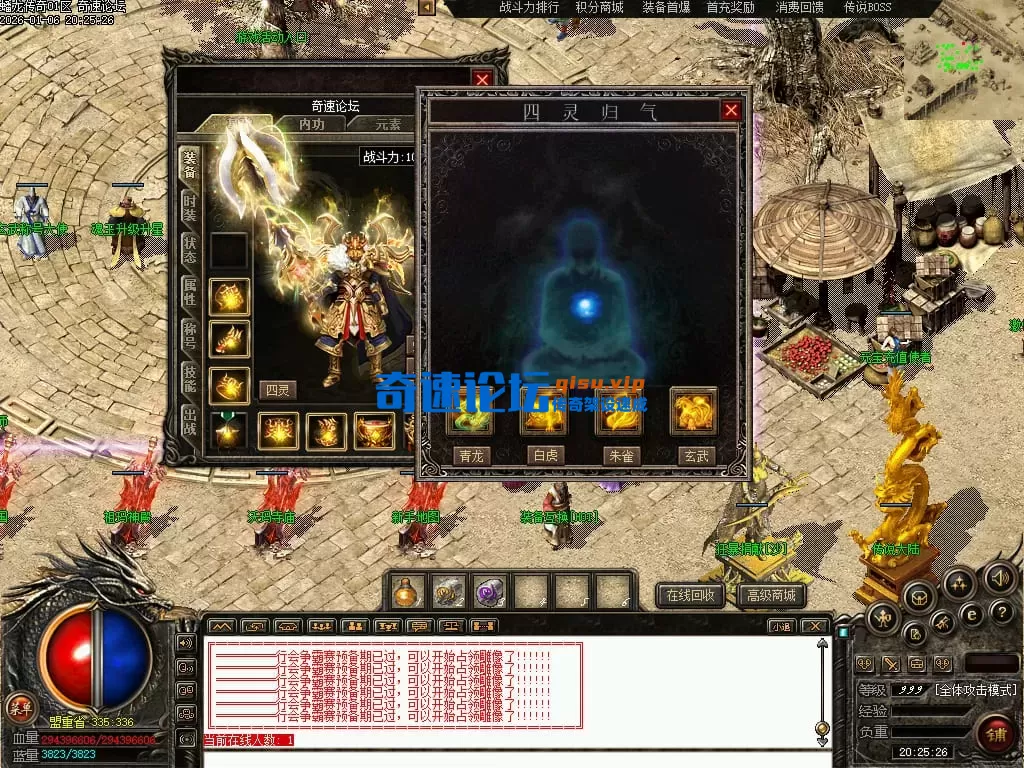Image resolution: width=1024 pixels, height=768 pixels.
Task: Close the character equipment panel
Action: click(x=483, y=79)
